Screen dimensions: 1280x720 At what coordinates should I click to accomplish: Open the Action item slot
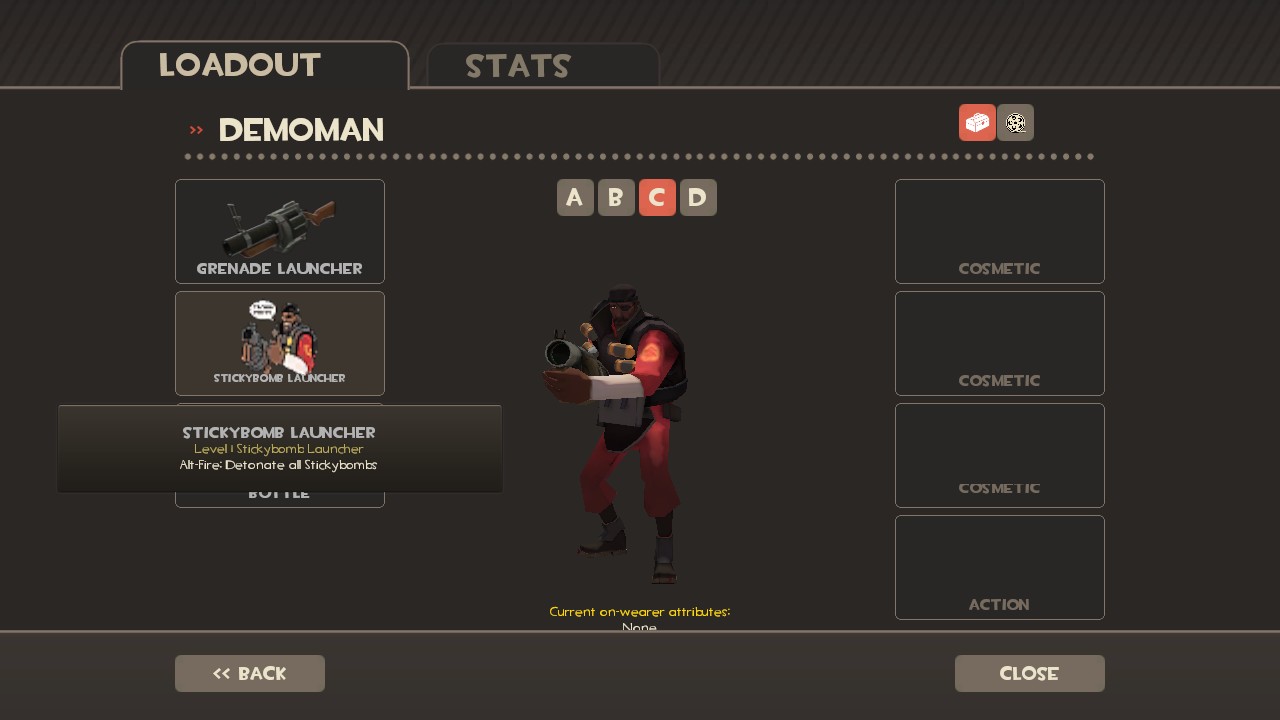tap(1000, 567)
